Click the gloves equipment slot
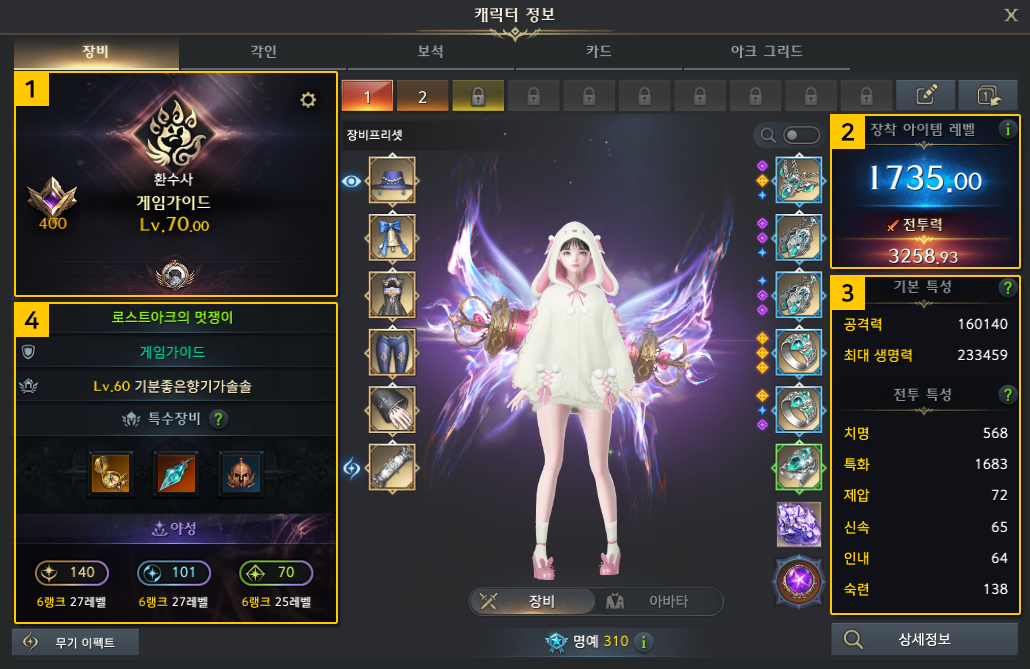Image resolution: width=1030 pixels, height=669 pixels. click(392, 409)
